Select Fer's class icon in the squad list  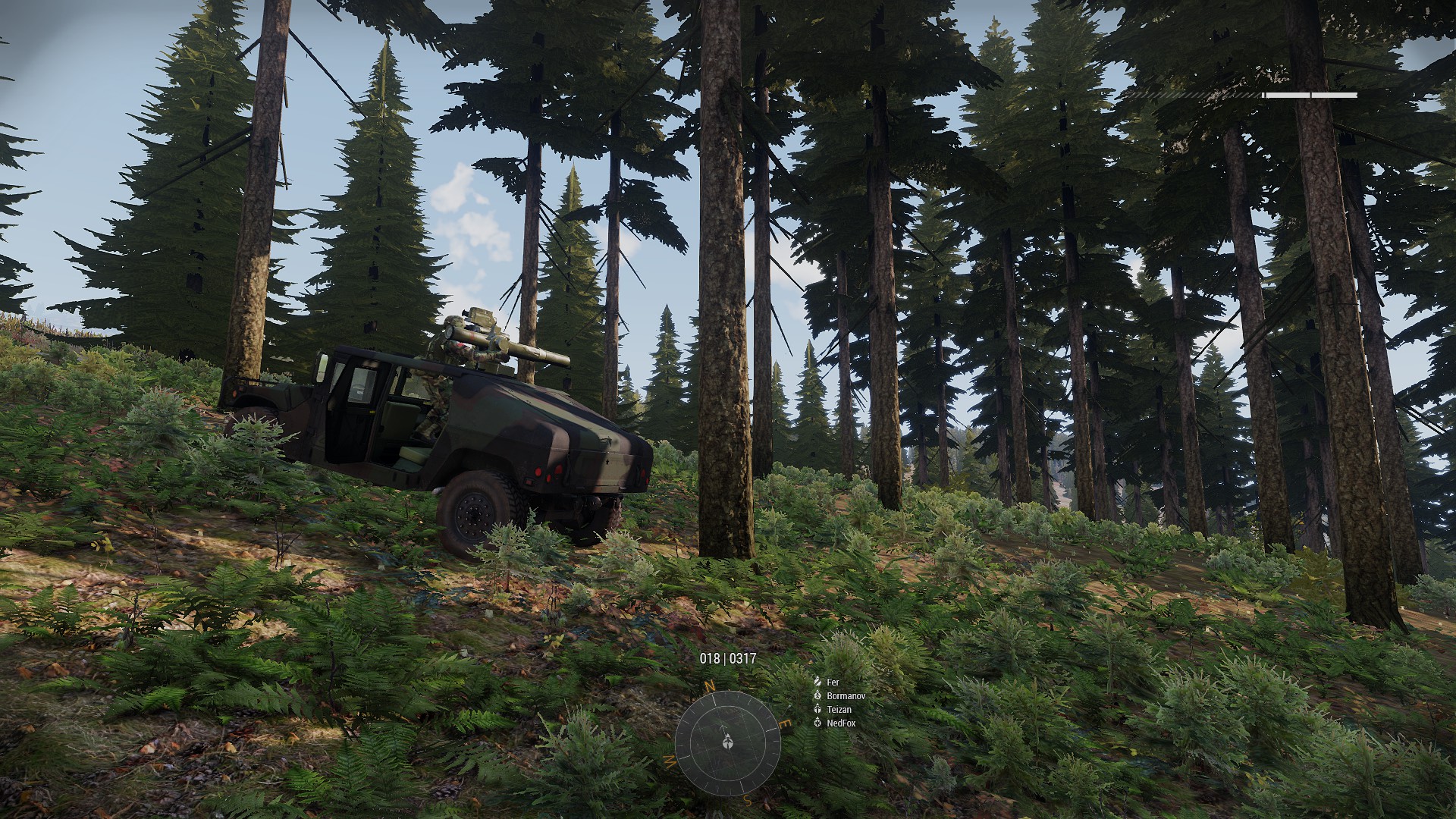[817, 682]
